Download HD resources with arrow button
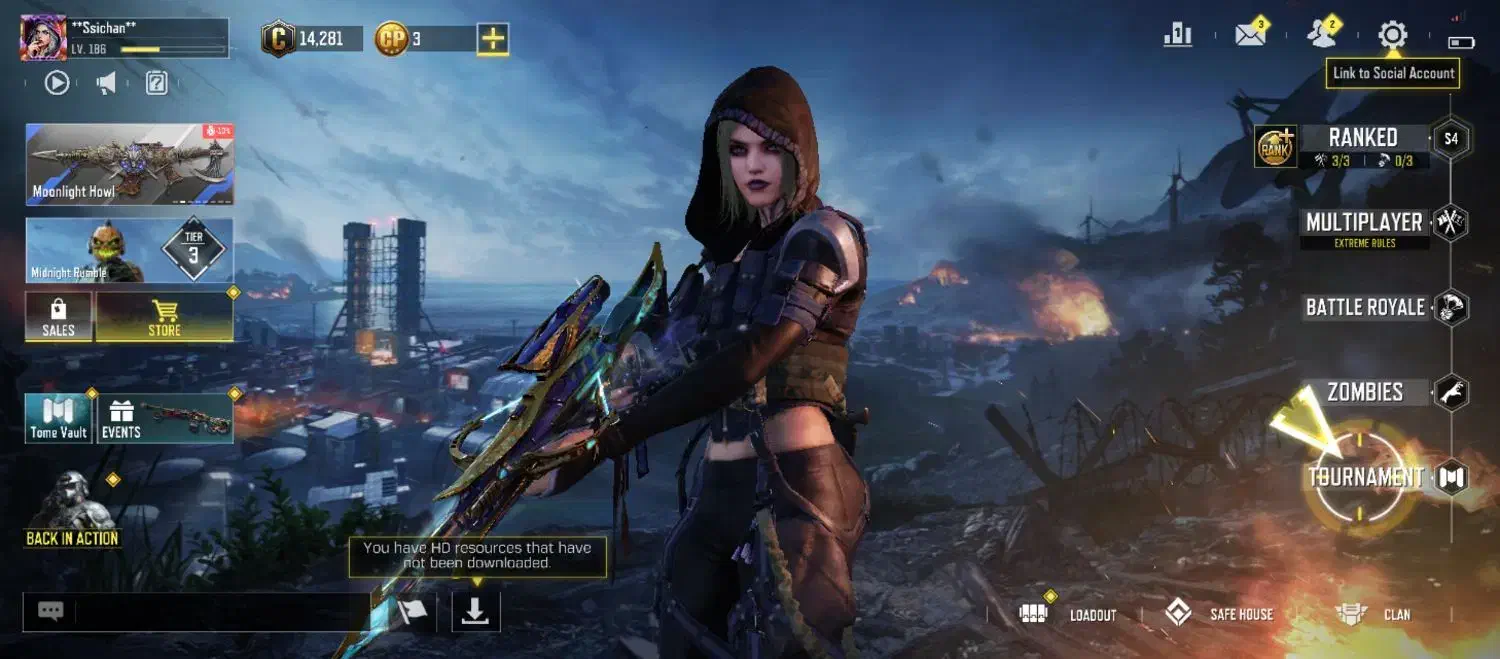 tap(476, 611)
